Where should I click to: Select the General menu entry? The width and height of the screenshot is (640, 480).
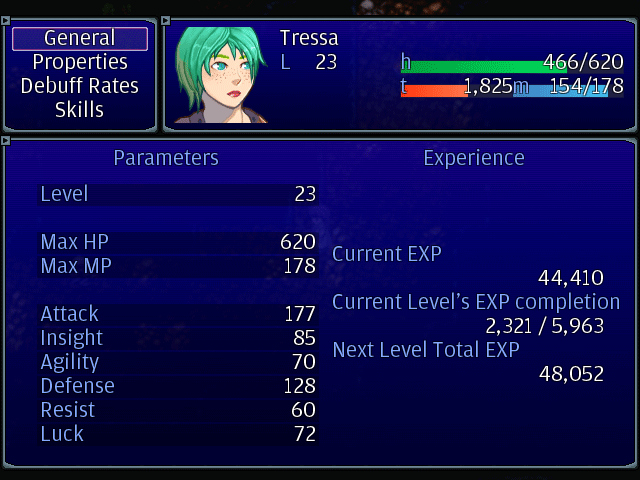tap(80, 38)
